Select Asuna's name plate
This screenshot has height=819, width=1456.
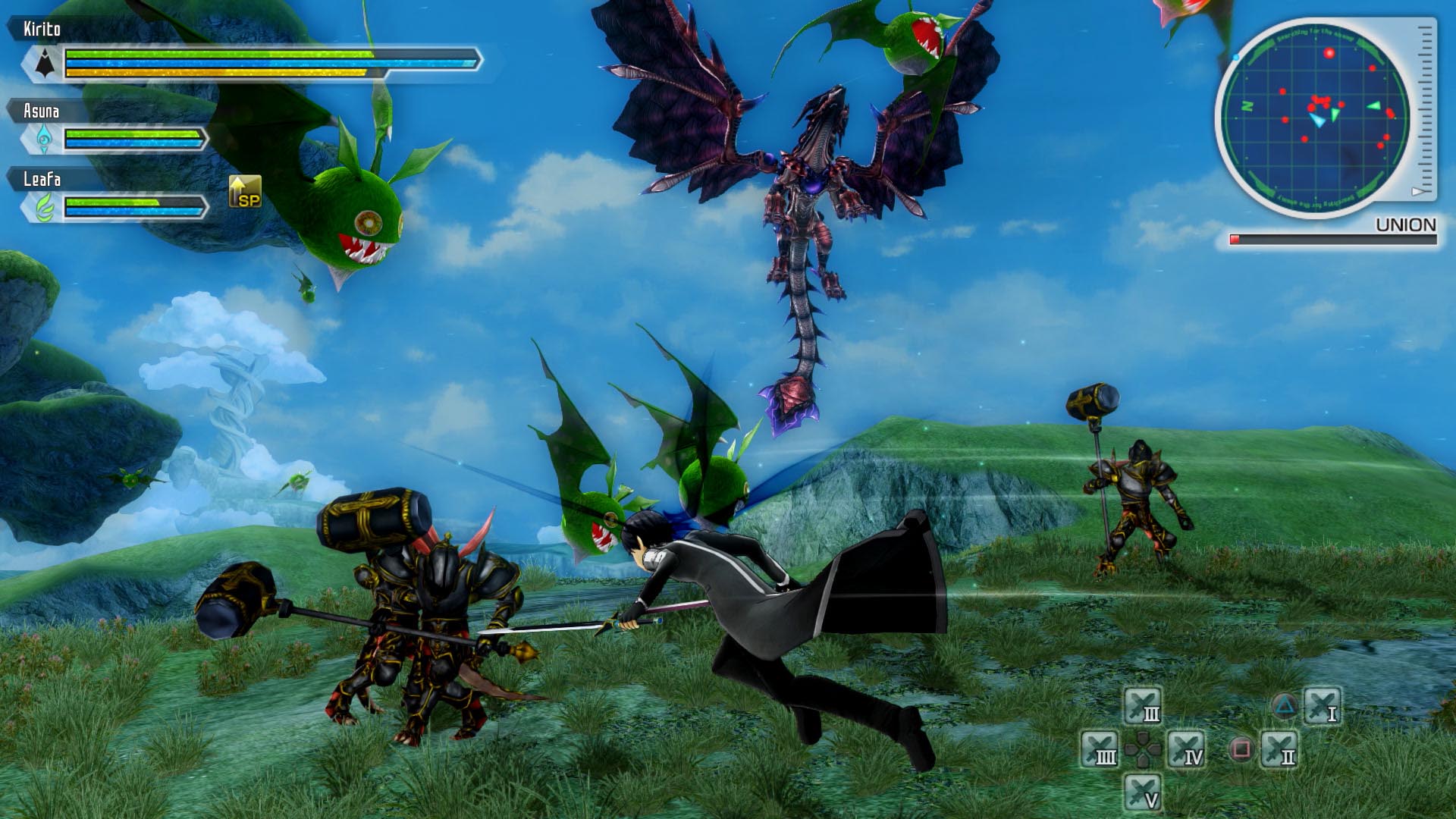pyautogui.click(x=44, y=111)
